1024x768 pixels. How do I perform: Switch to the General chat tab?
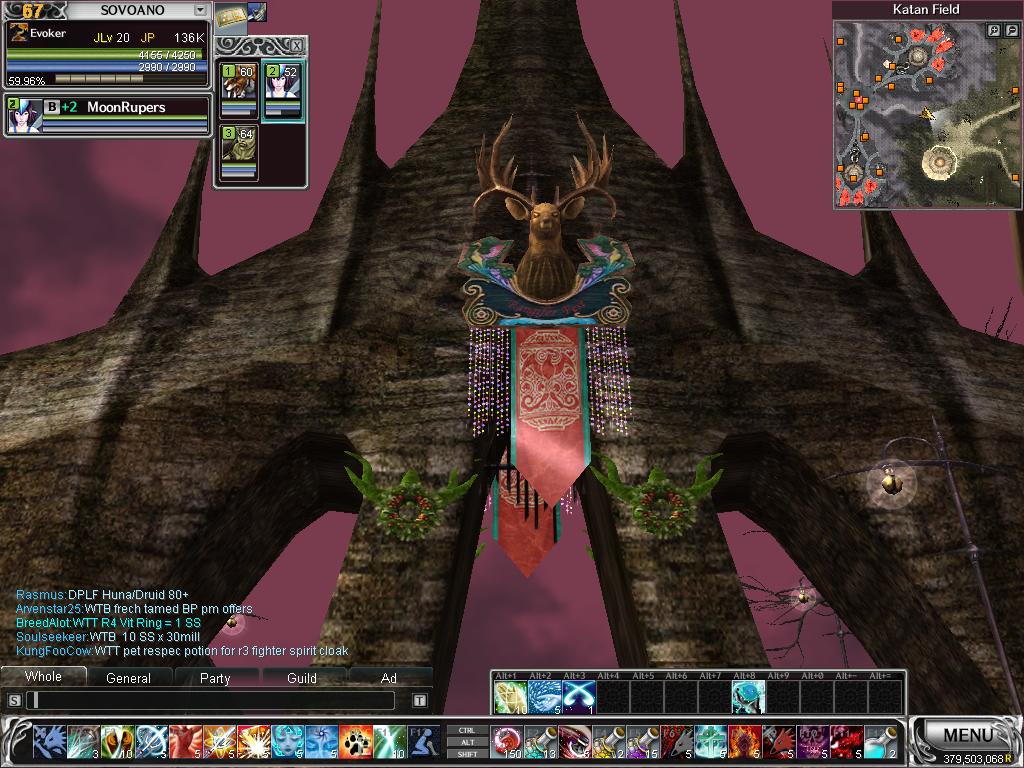coord(129,678)
